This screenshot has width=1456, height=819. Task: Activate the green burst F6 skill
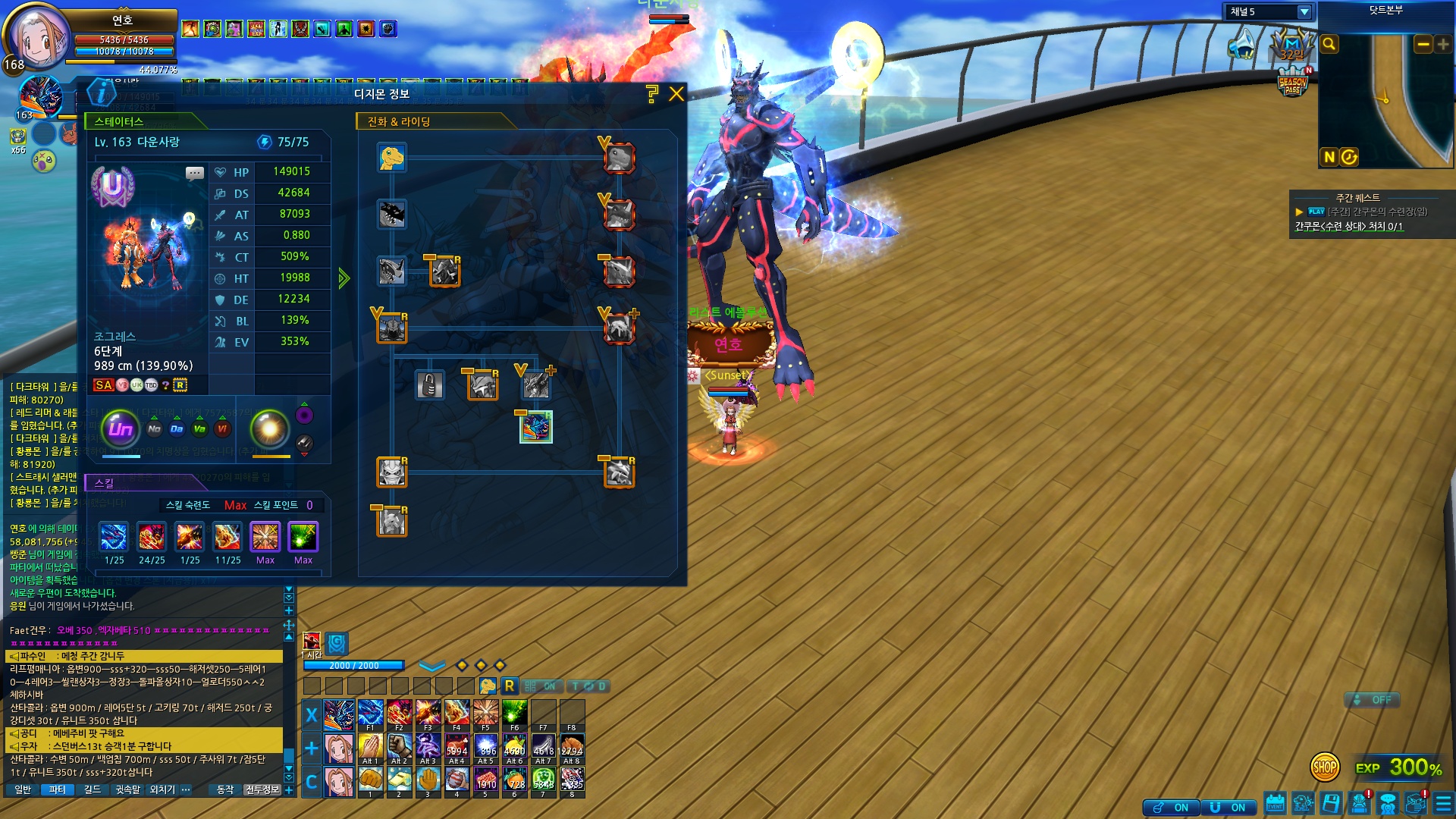[x=514, y=714]
